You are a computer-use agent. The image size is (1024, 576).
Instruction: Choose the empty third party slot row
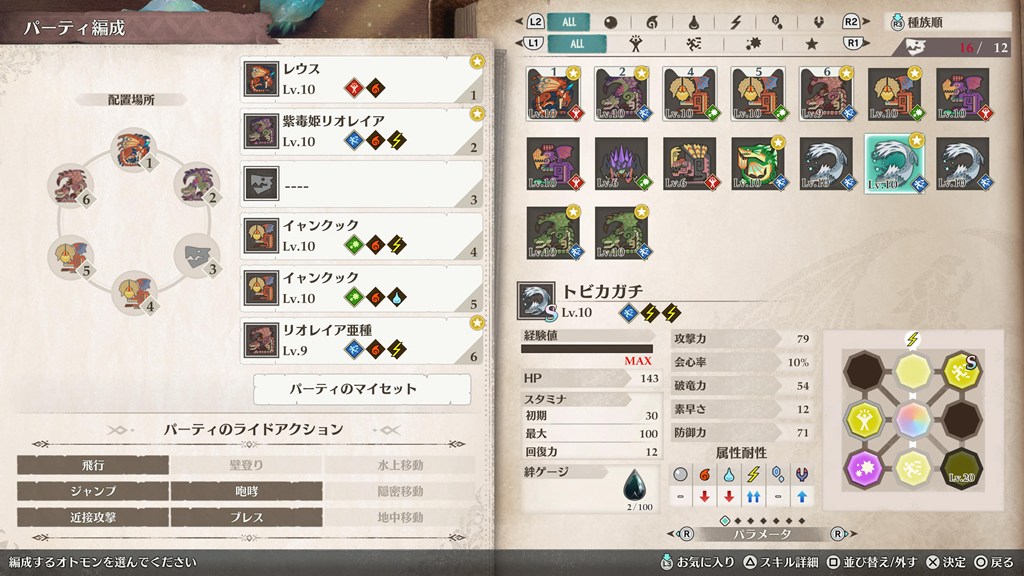[x=362, y=183]
